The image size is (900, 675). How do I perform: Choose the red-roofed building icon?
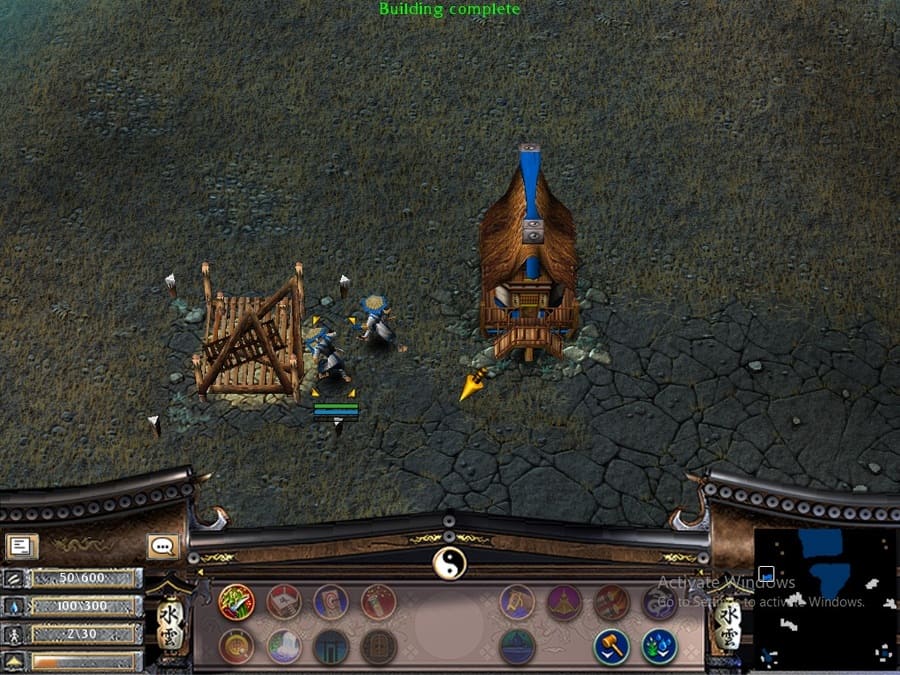(284, 602)
